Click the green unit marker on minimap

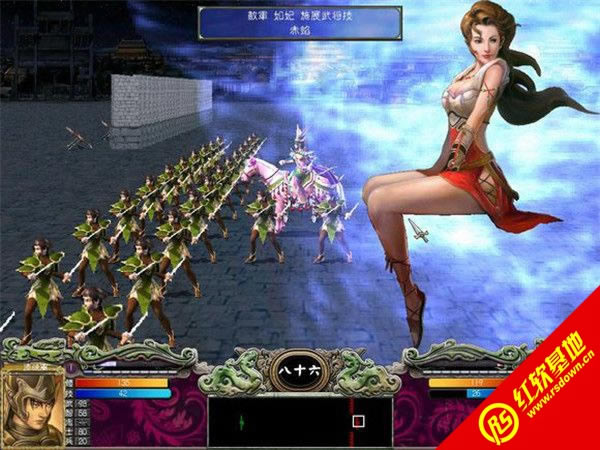pos(242,421)
